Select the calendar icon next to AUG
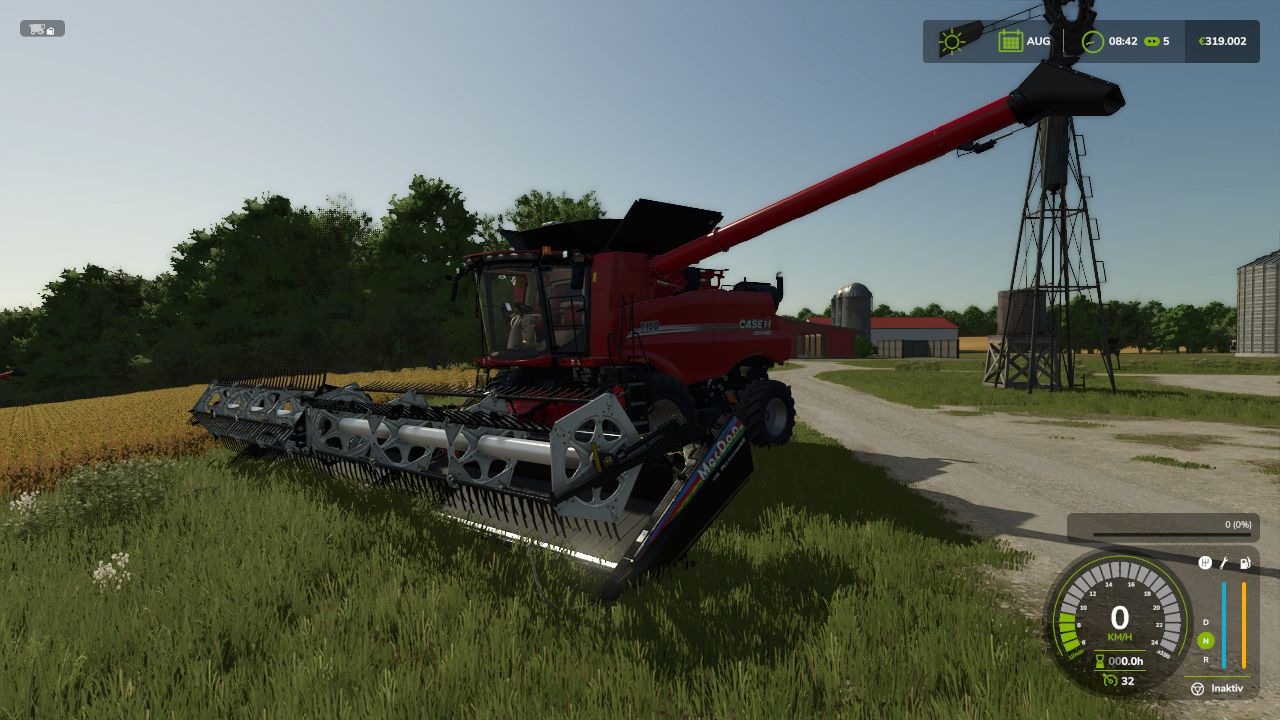The image size is (1280, 720). (1011, 40)
